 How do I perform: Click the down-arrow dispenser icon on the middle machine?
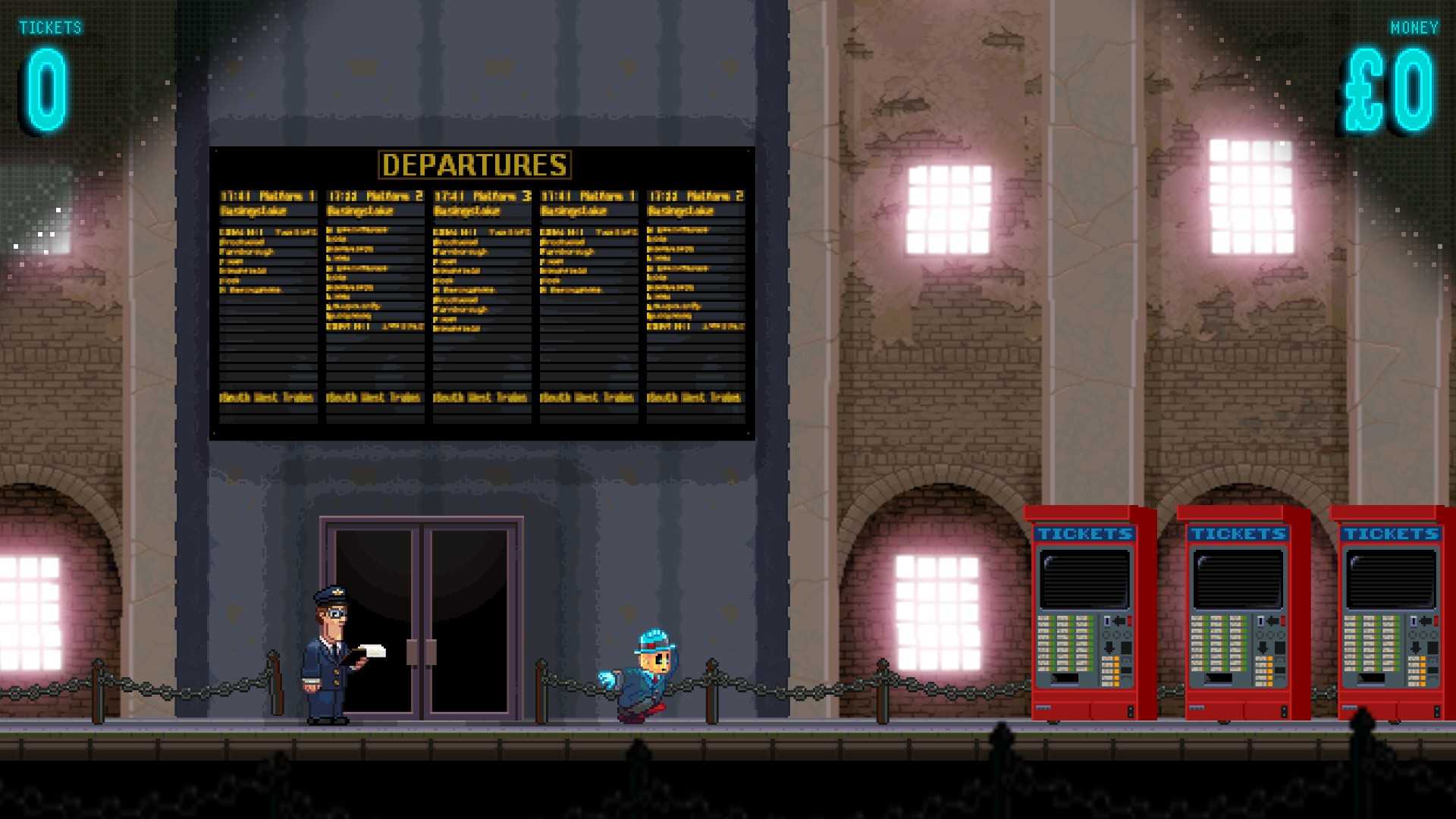[1263, 648]
